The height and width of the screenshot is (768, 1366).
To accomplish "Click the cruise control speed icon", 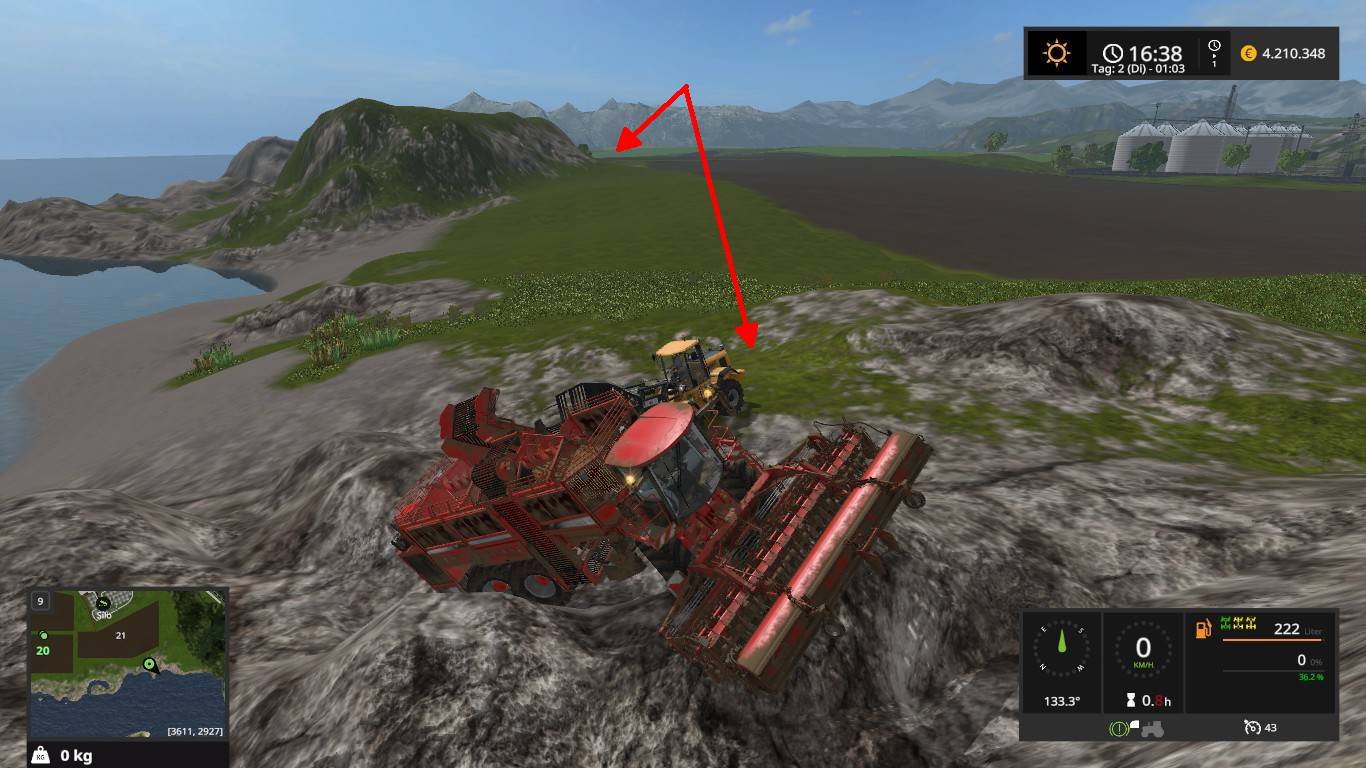I will click(x=1253, y=727).
